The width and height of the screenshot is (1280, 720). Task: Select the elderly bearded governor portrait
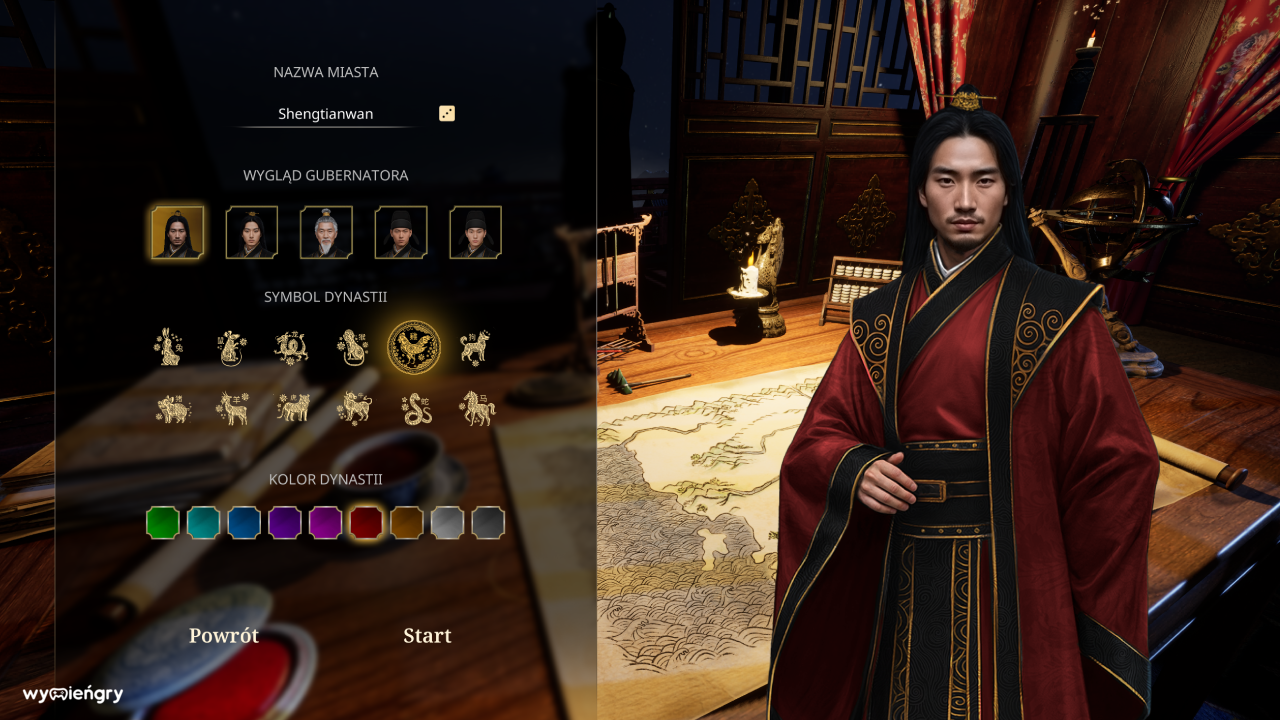[x=326, y=232]
